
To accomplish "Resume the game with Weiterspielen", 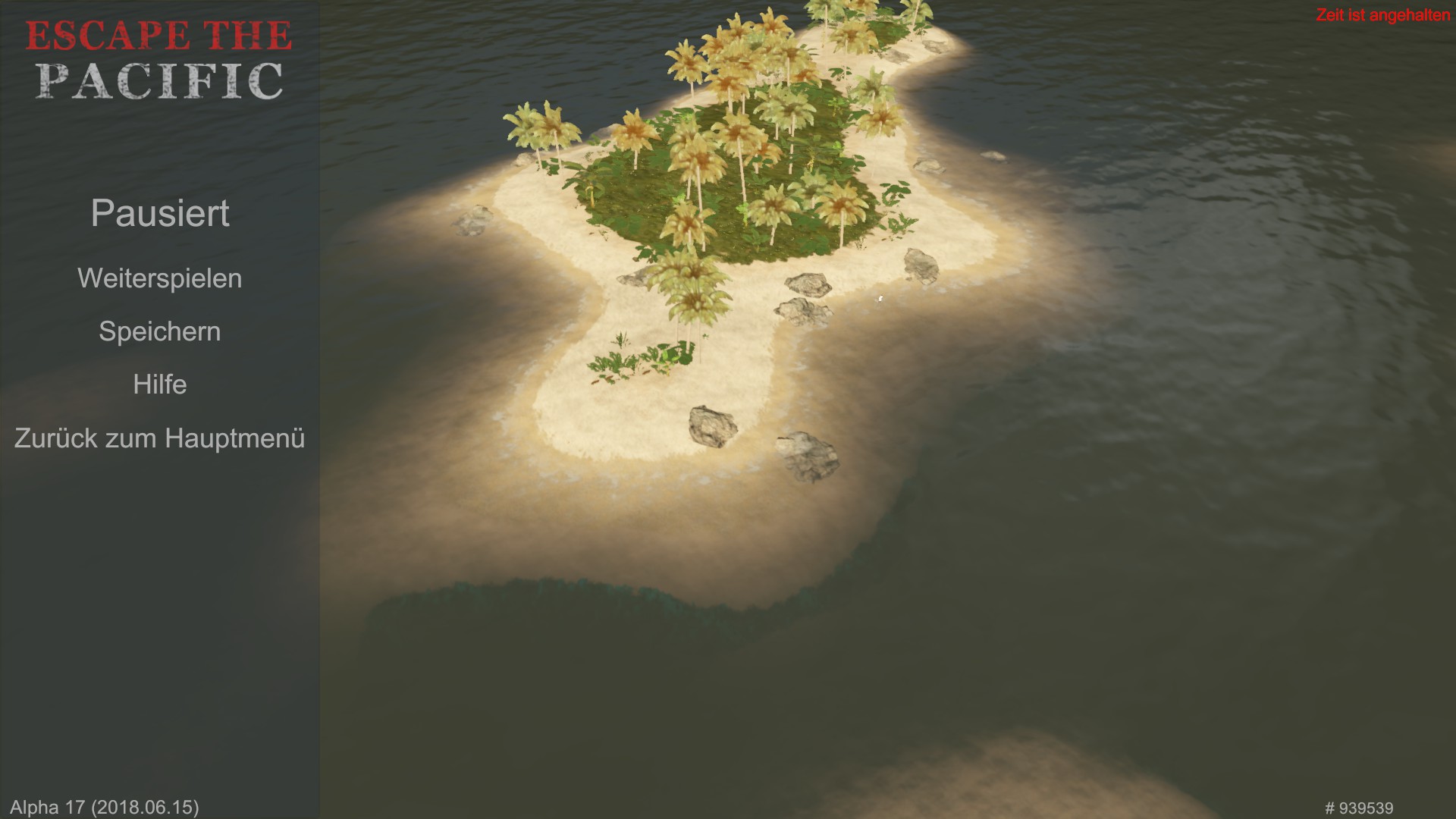I will (x=159, y=278).
